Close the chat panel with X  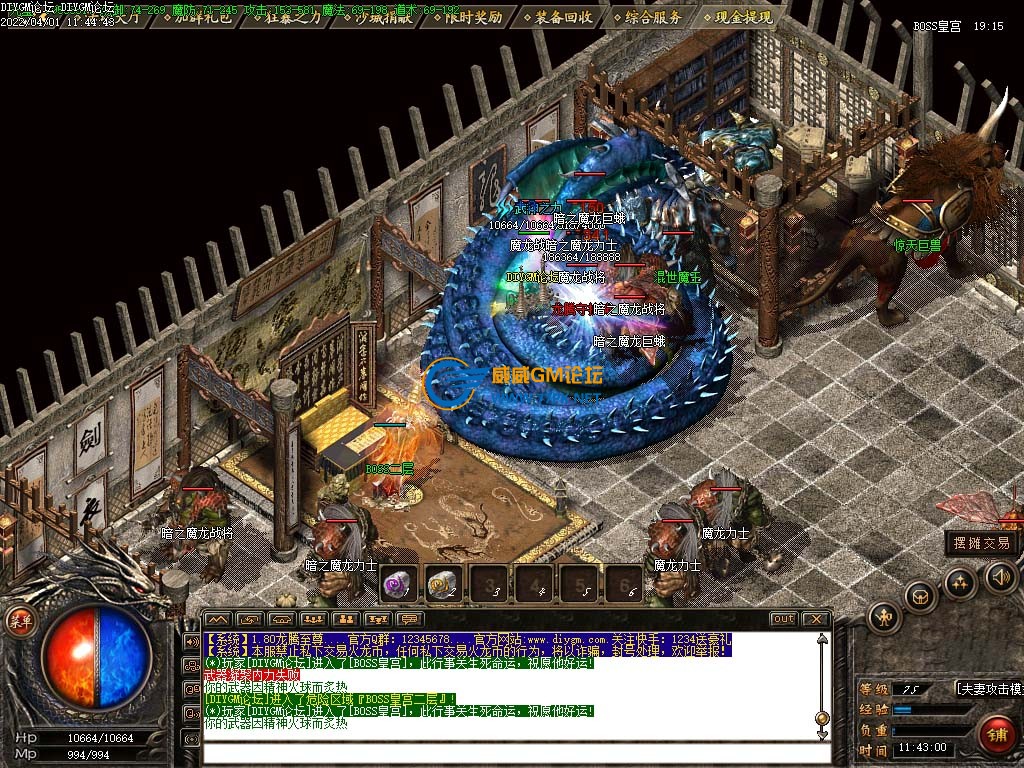click(x=815, y=619)
